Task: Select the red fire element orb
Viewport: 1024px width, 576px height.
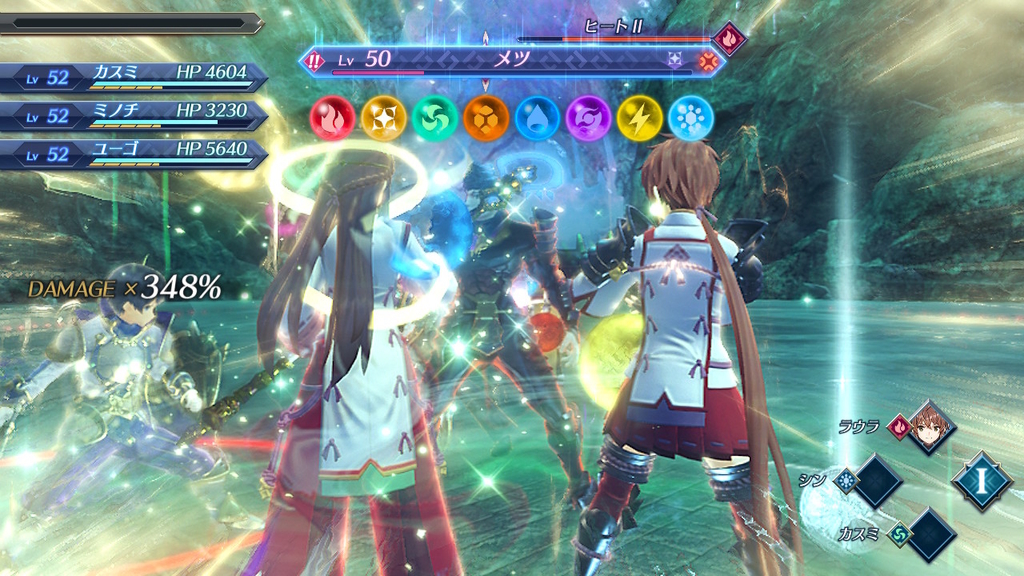Action: point(330,118)
